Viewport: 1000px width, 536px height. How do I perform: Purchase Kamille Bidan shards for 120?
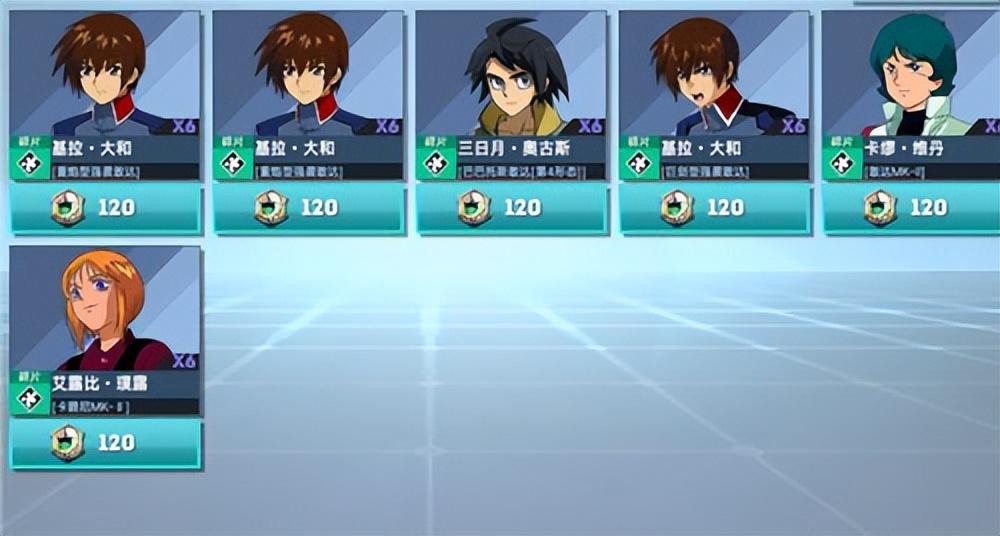click(911, 208)
